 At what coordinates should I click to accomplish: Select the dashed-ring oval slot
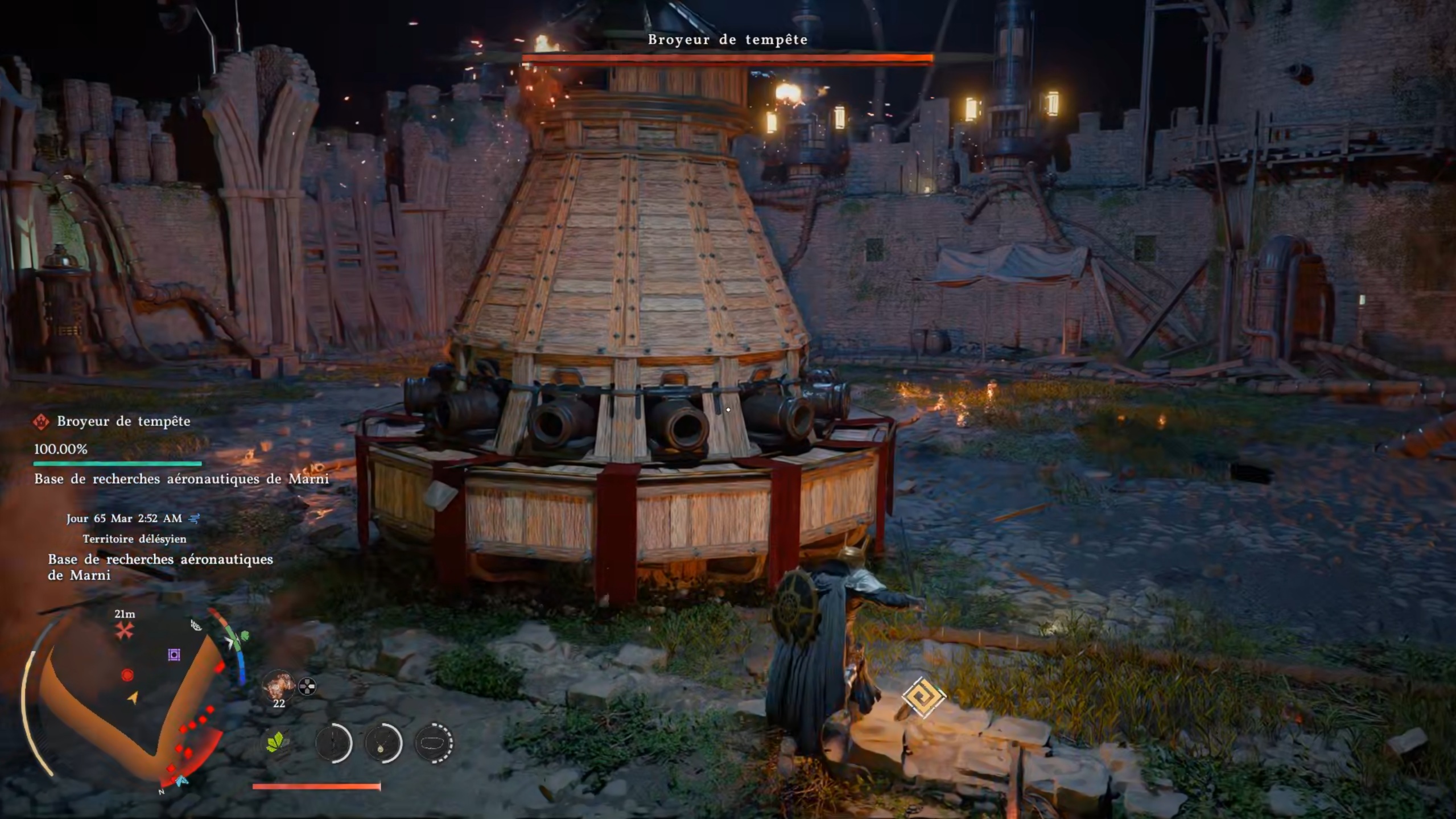click(434, 743)
